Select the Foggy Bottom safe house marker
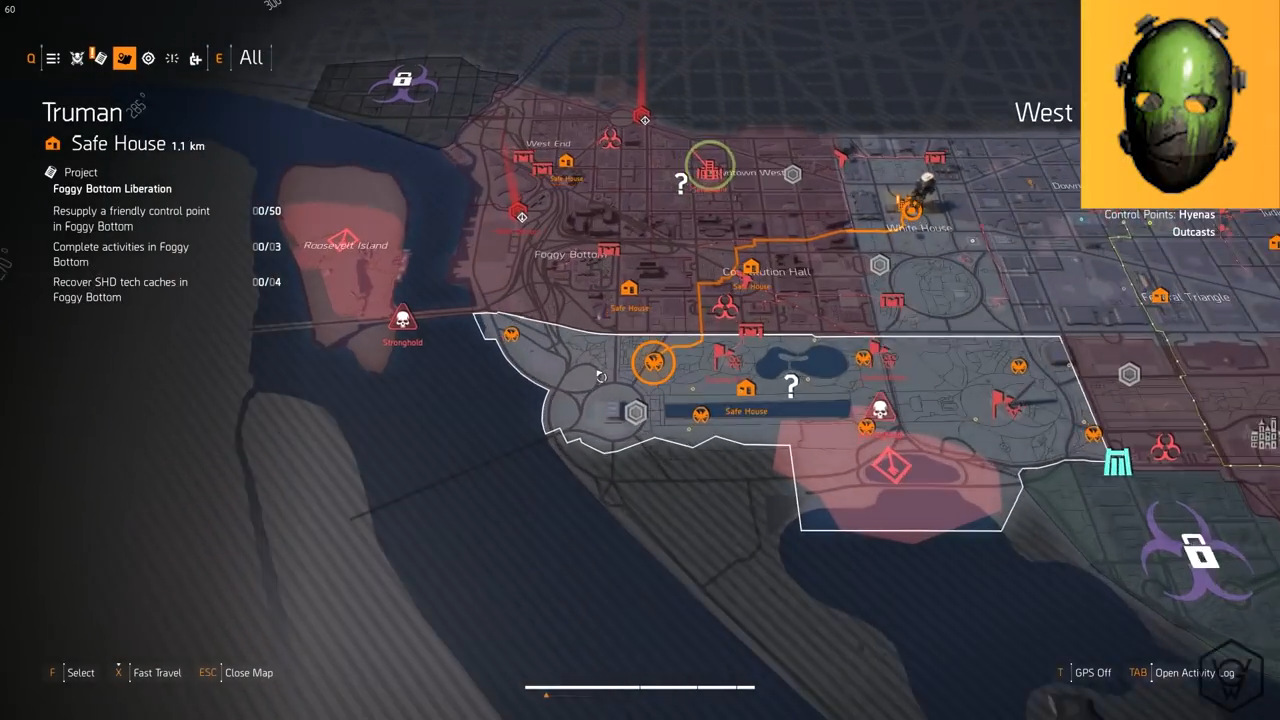The image size is (1280, 720). click(x=629, y=289)
